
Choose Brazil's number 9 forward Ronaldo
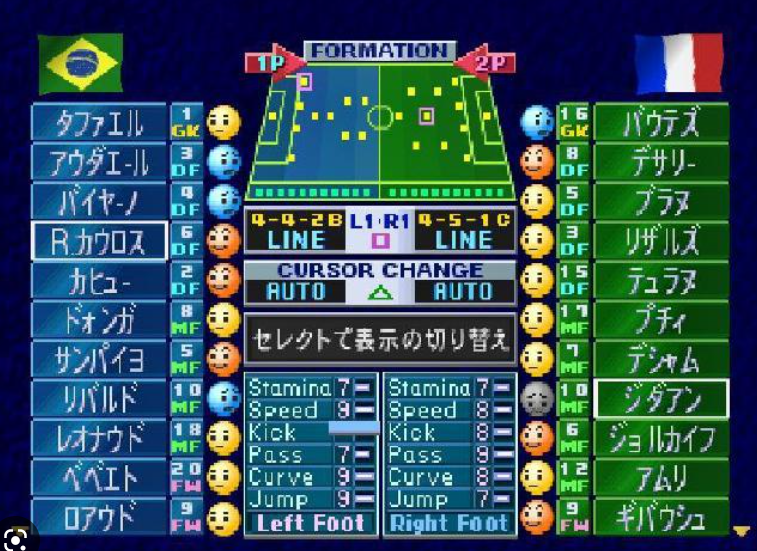pos(100,517)
